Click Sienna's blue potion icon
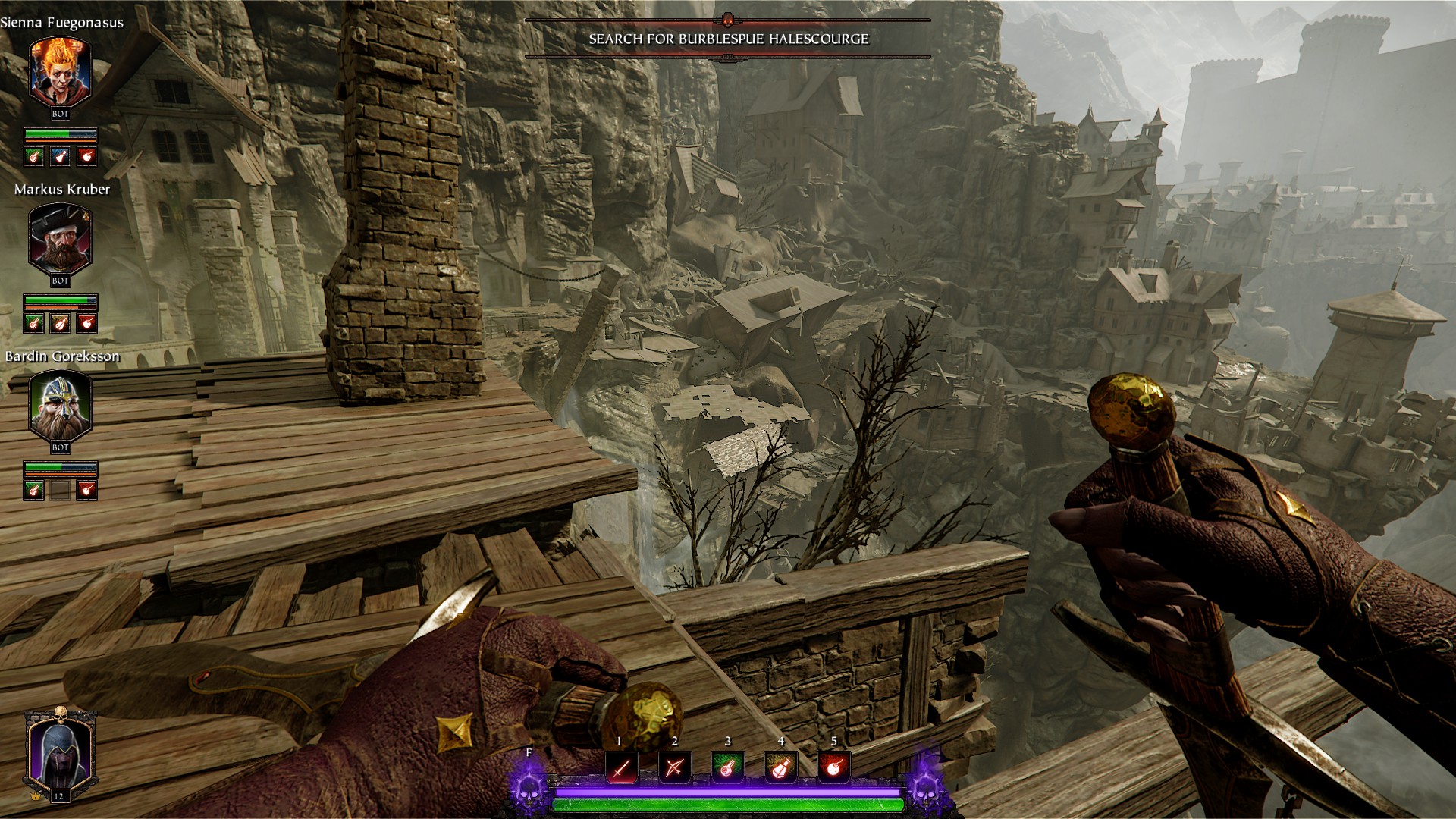The width and height of the screenshot is (1456, 819). tap(61, 156)
